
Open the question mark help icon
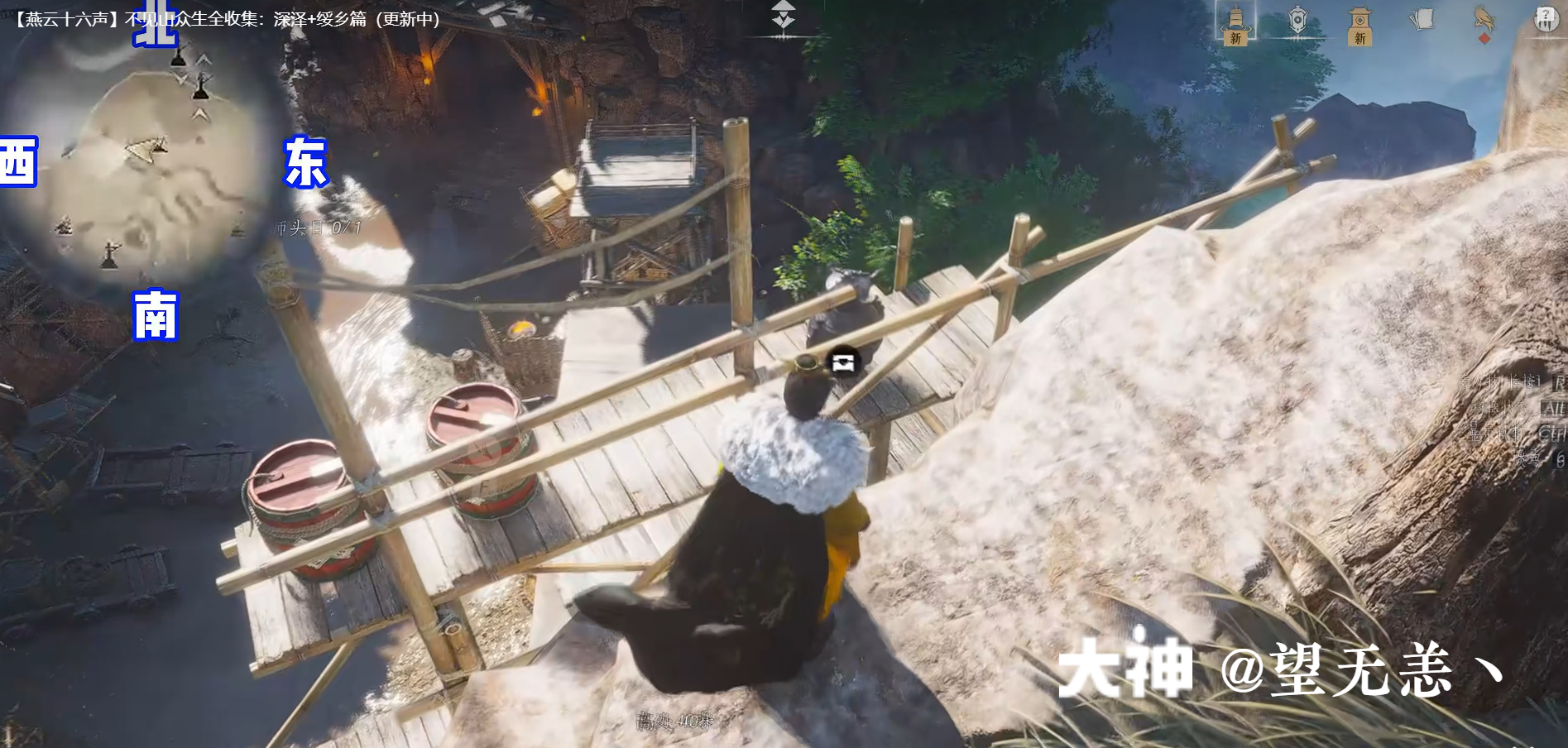(1545, 13)
